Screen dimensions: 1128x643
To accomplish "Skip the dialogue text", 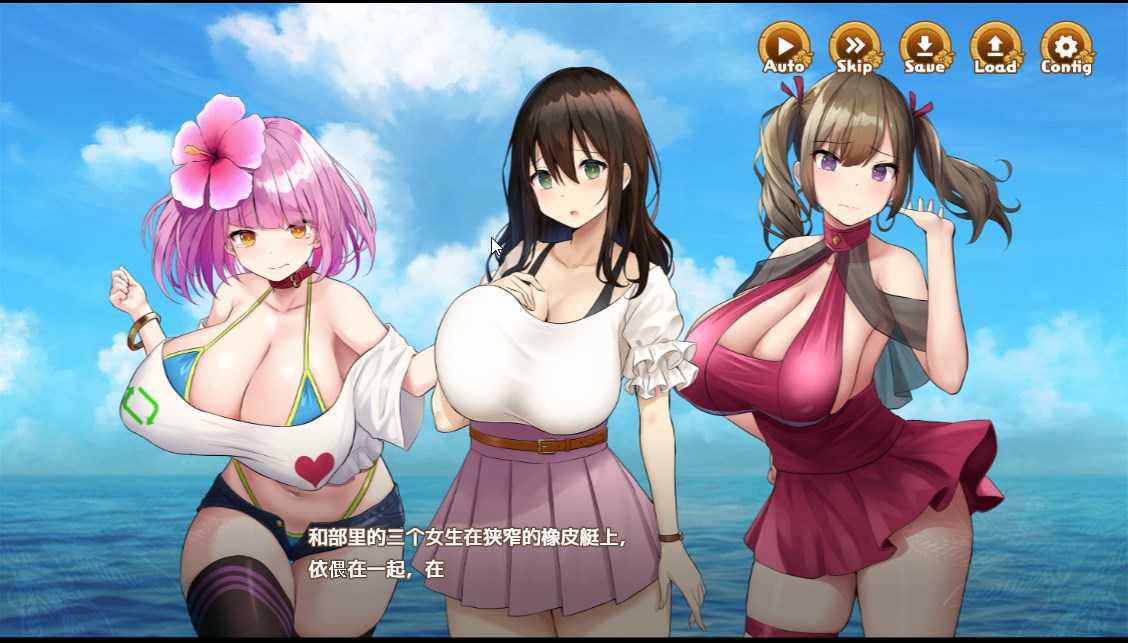I will (855, 47).
